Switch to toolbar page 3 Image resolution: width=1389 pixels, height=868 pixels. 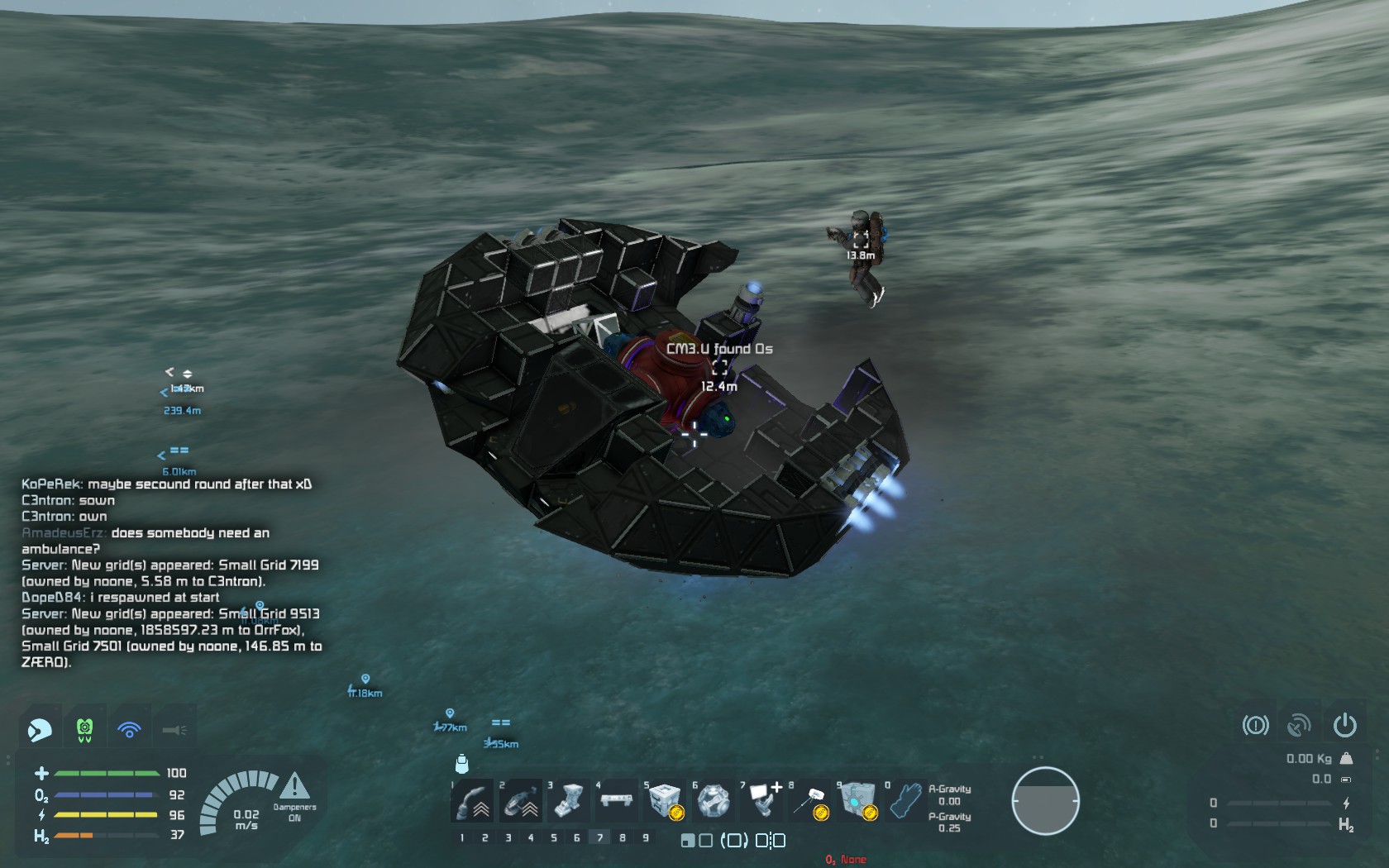pos(508,837)
